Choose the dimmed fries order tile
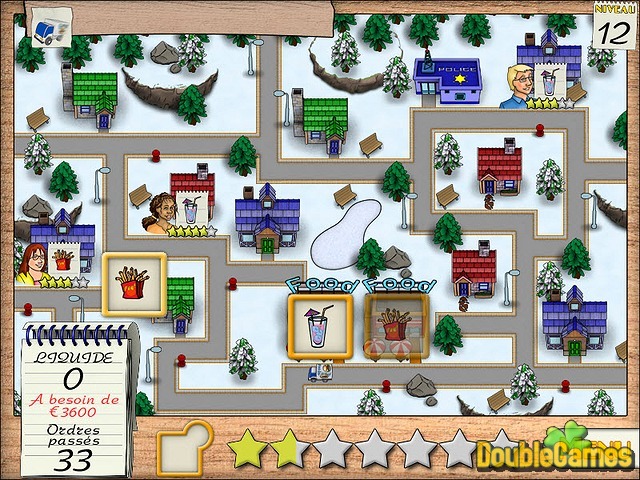The image size is (640, 480). (396, 326)
